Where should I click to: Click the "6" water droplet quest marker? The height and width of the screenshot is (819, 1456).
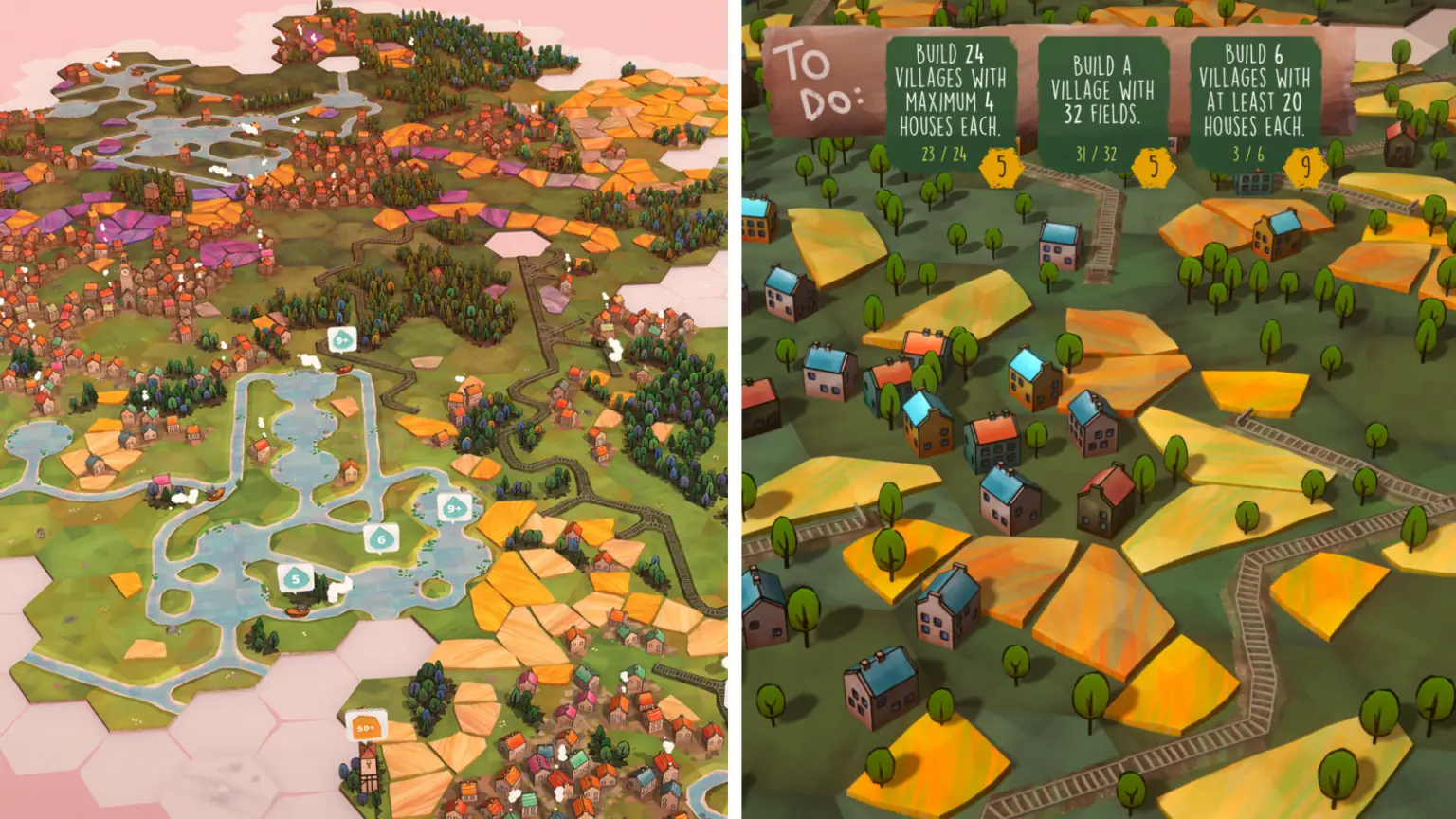[x=382, y=539]
